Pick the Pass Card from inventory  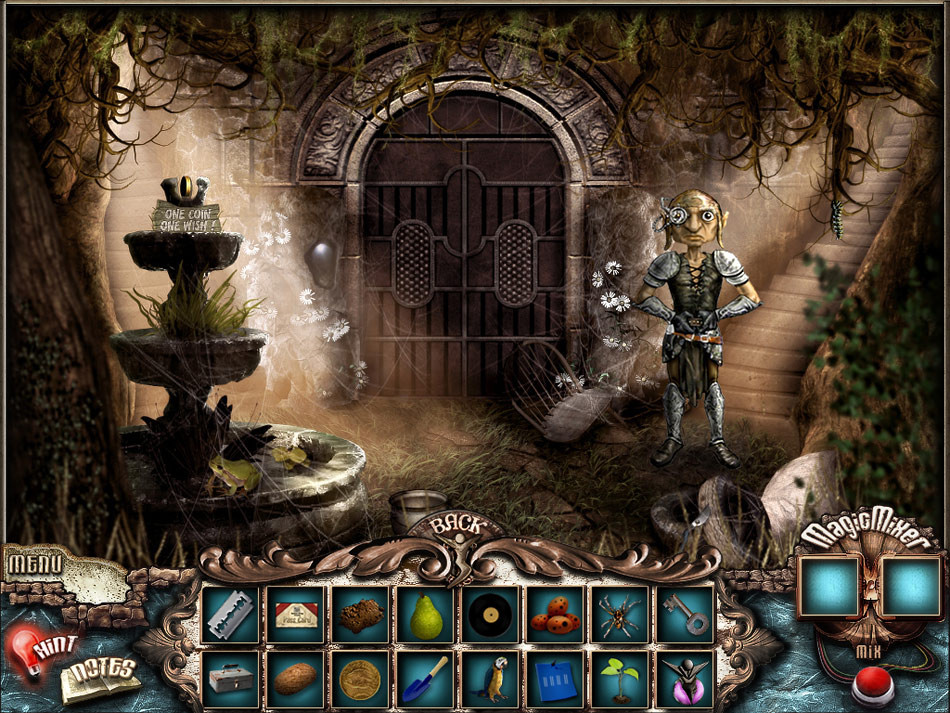(x=296, y=614)
